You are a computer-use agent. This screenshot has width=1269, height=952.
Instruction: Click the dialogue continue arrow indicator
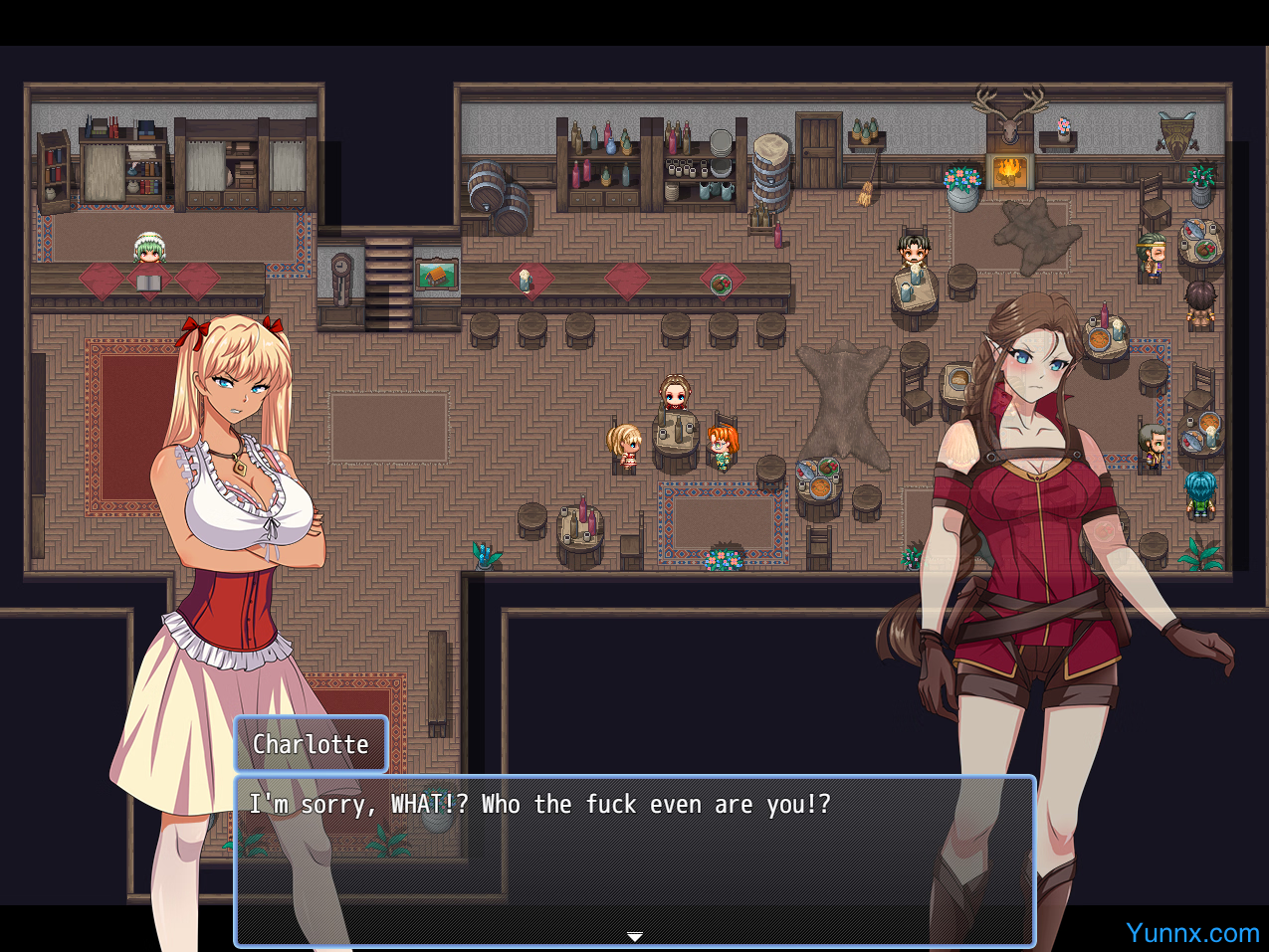(634, 936)
